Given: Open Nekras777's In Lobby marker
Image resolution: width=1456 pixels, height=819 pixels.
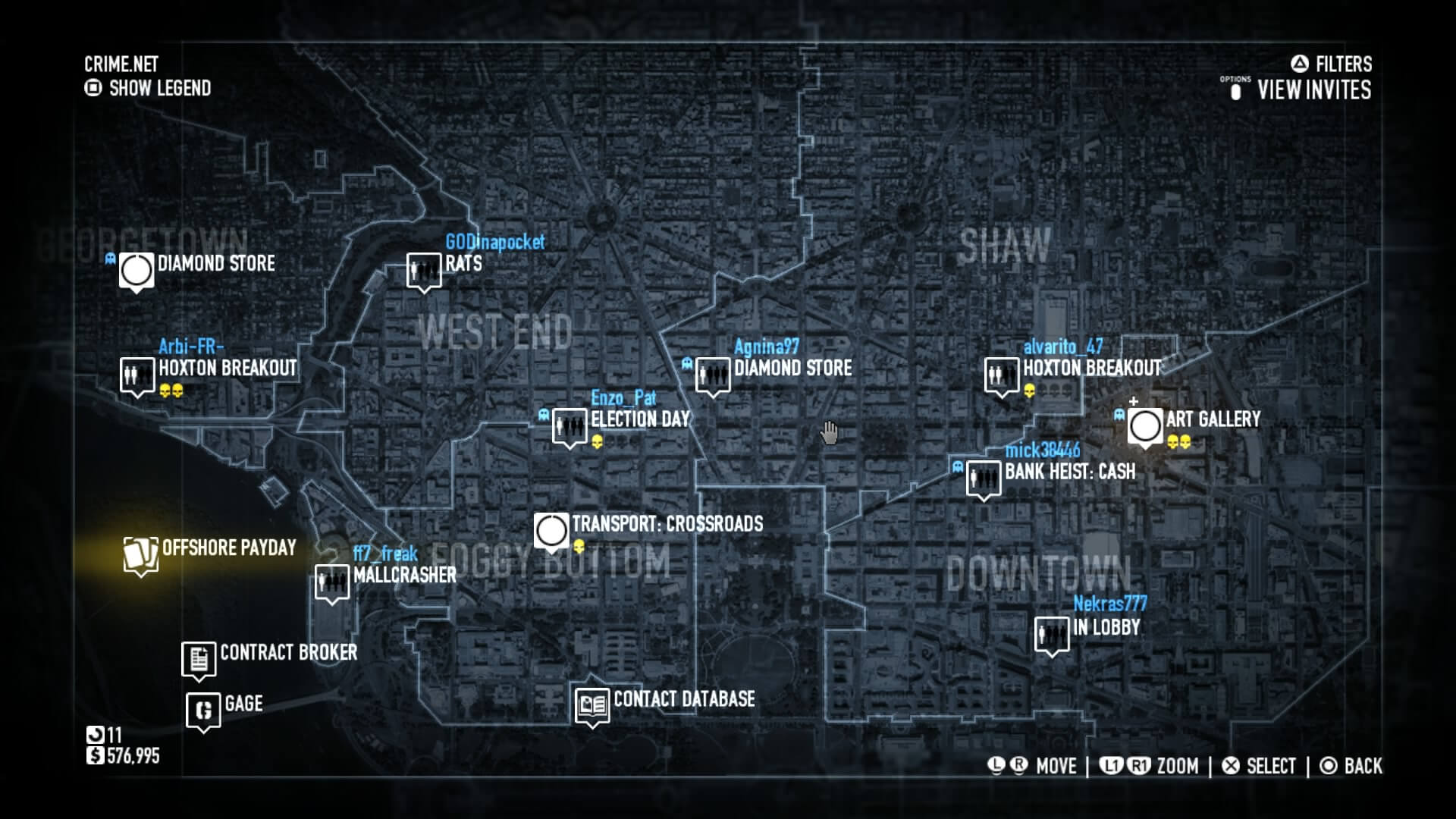Looking at the screenshot, I should 1051,632.
